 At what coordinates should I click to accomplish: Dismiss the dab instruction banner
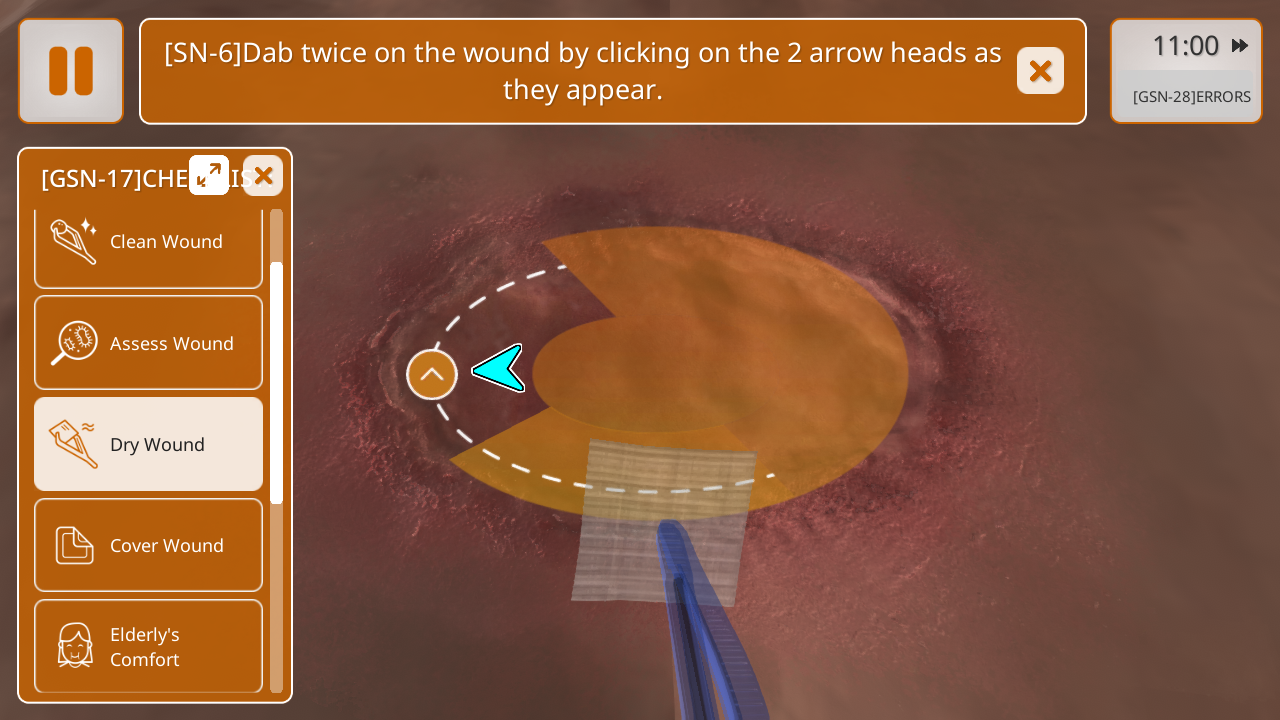pos(1040,71)
